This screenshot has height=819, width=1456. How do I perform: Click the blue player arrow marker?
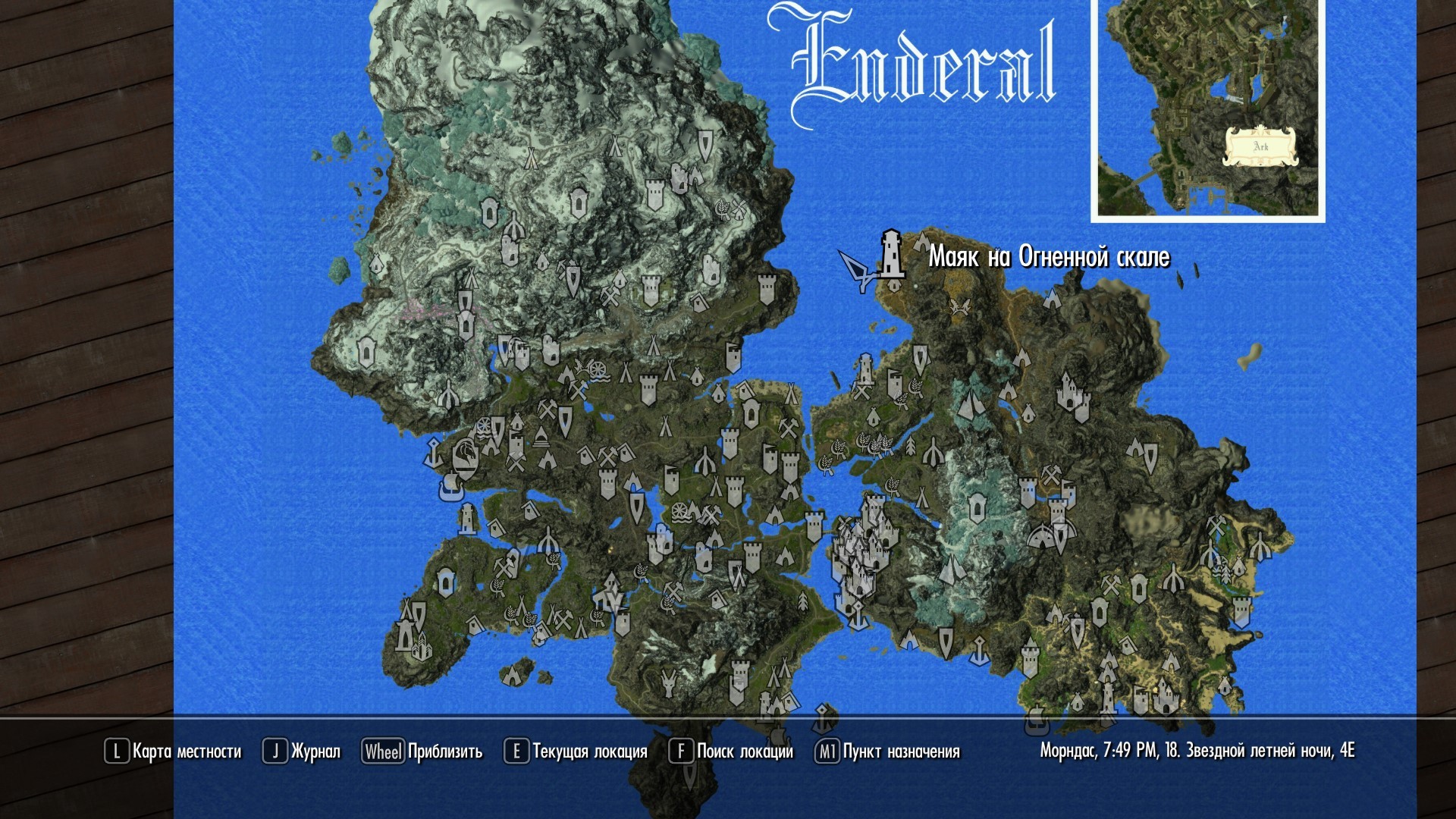pyautogui.click(x=857, y=270)
